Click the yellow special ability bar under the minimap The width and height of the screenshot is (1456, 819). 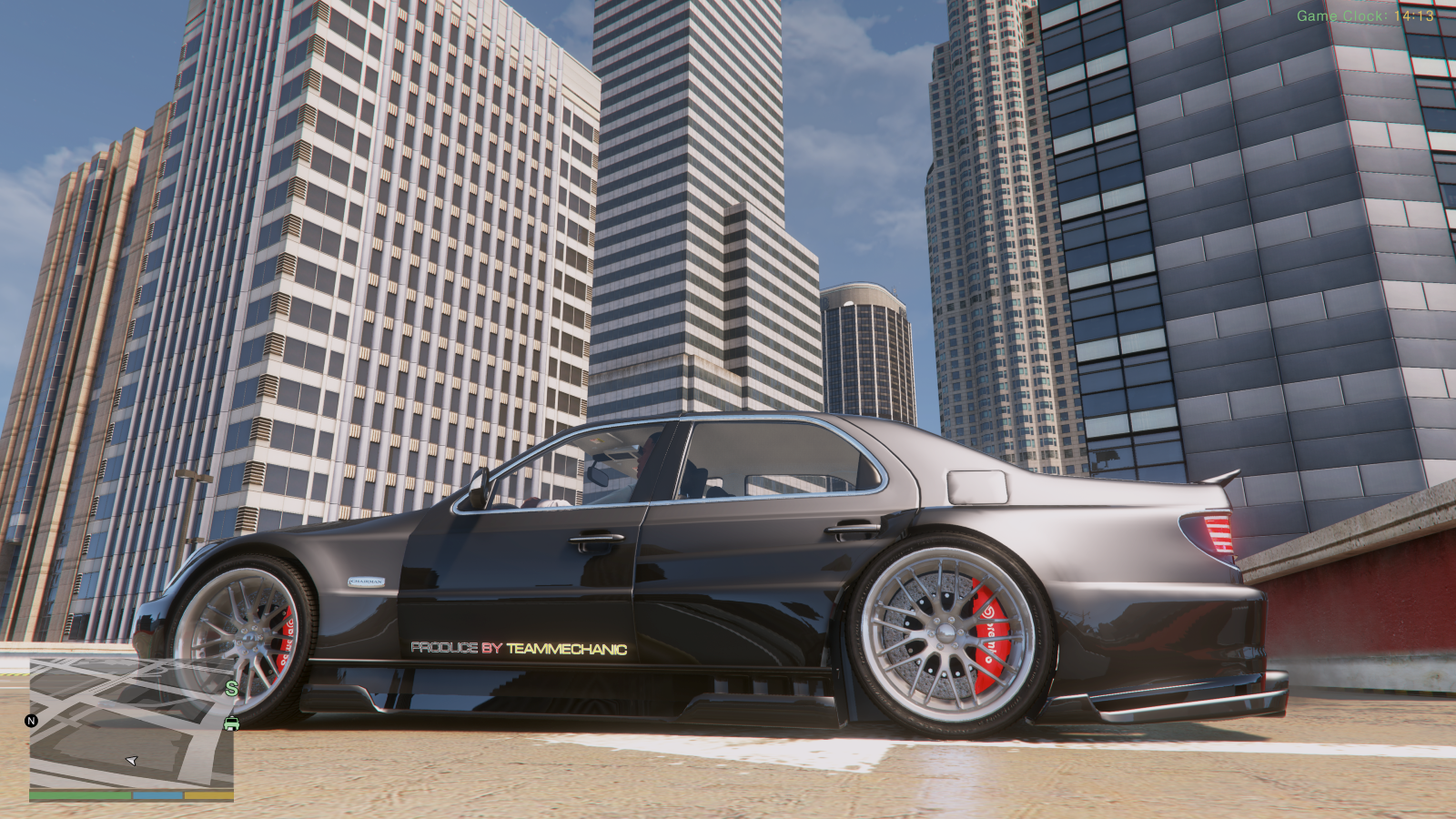pos(209,795)
